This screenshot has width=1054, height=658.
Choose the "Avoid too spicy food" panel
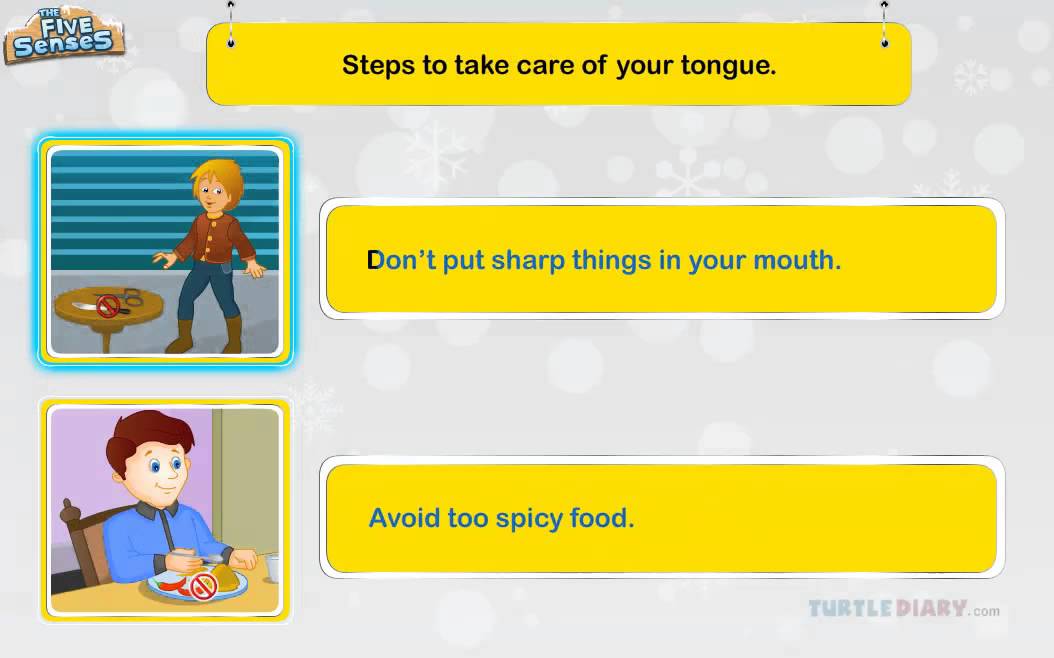pyautogui.click(x=661, y=518)
